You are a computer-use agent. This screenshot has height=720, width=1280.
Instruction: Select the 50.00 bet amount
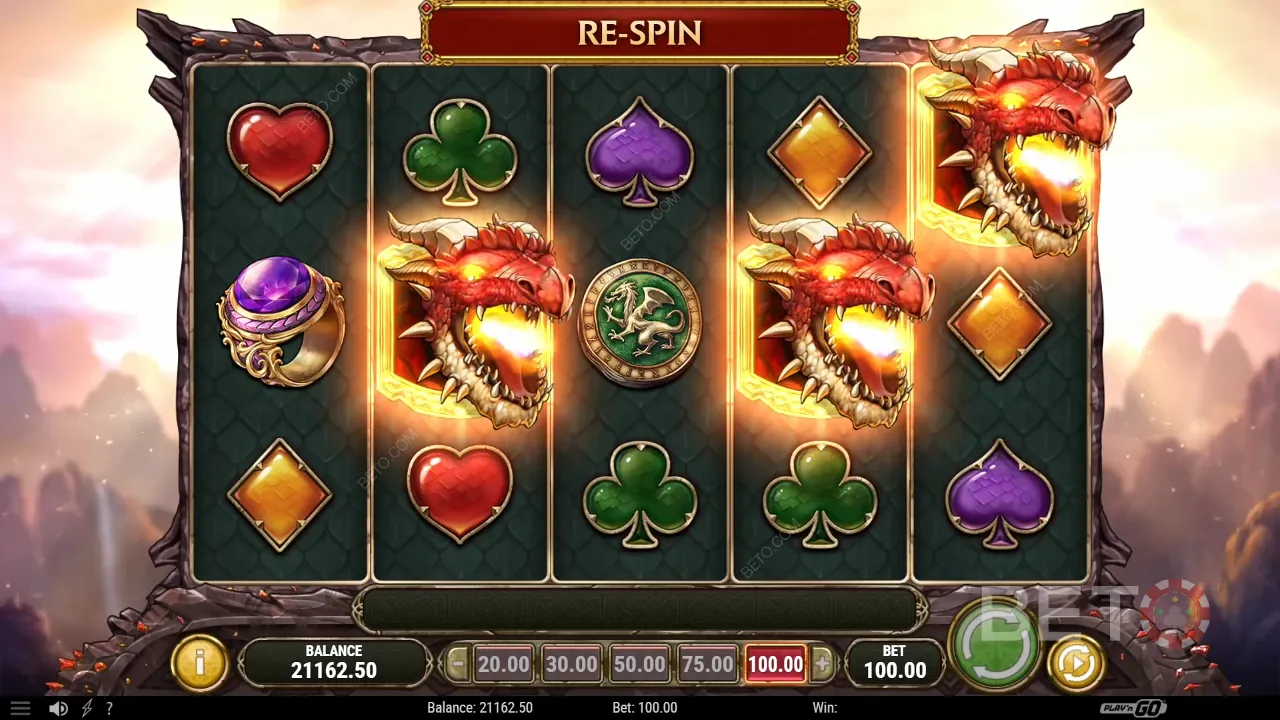click(638, 663)
